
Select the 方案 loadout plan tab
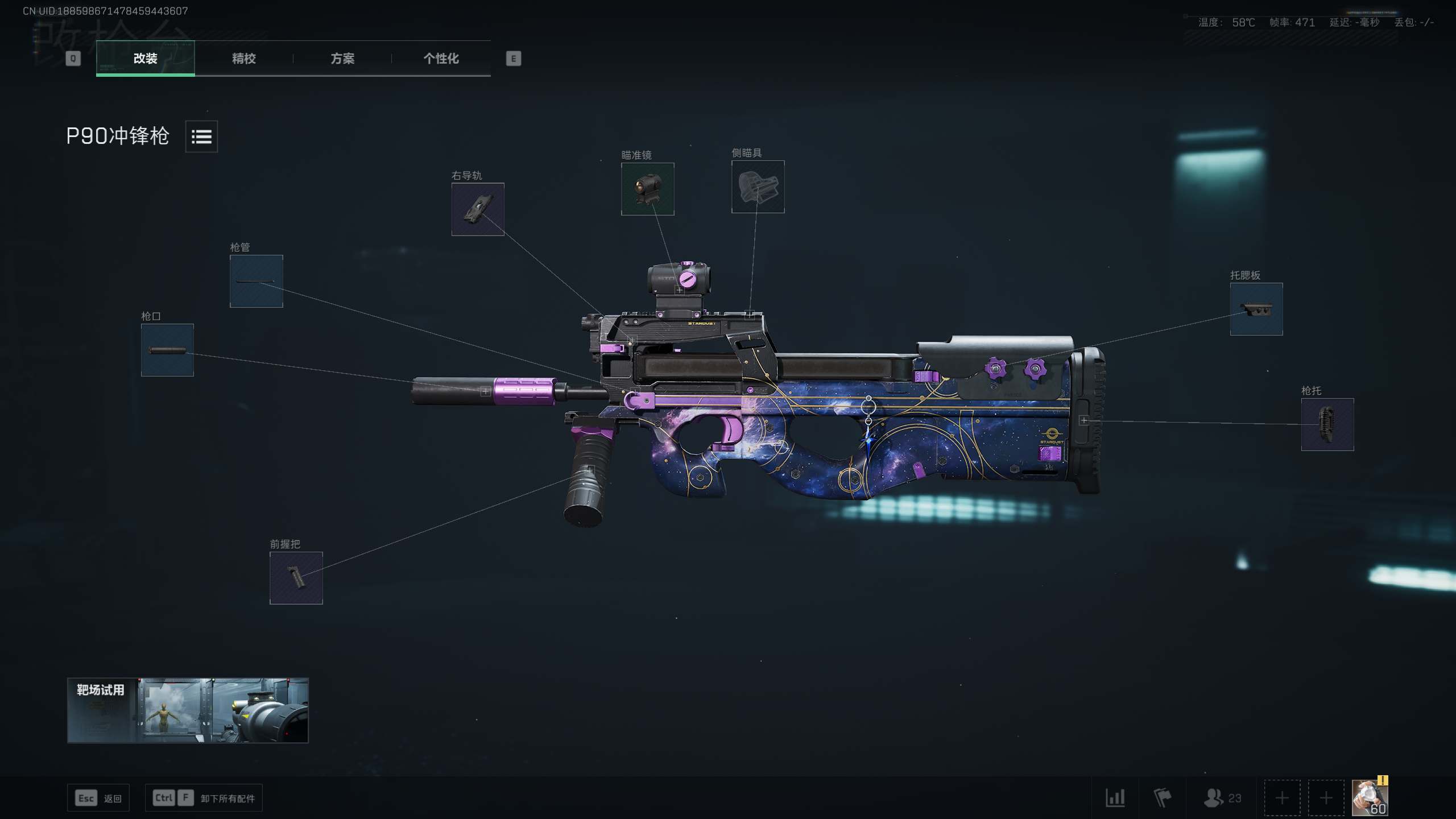344,59
